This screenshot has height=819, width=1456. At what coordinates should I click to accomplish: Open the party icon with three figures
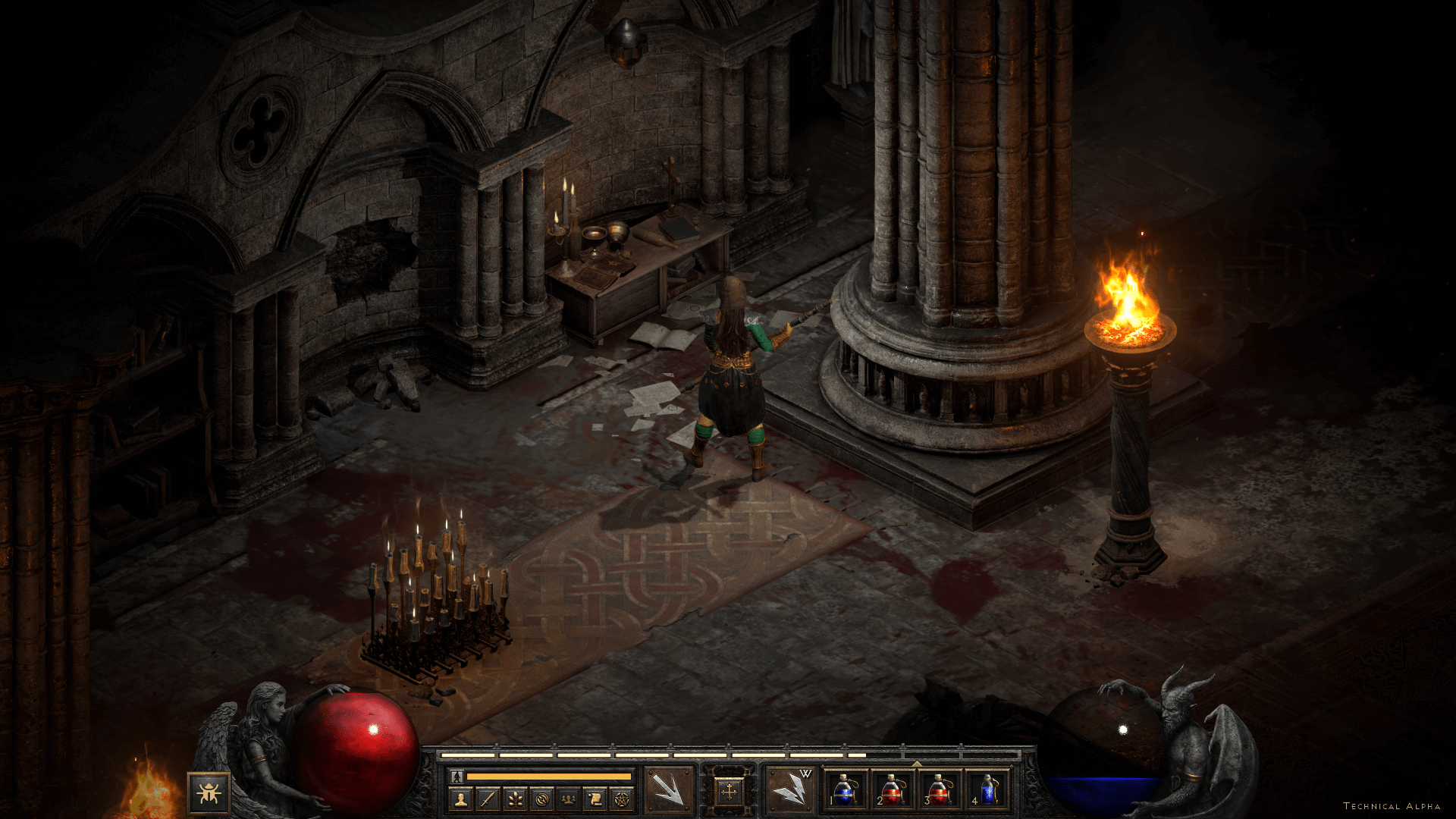(569, 799)
